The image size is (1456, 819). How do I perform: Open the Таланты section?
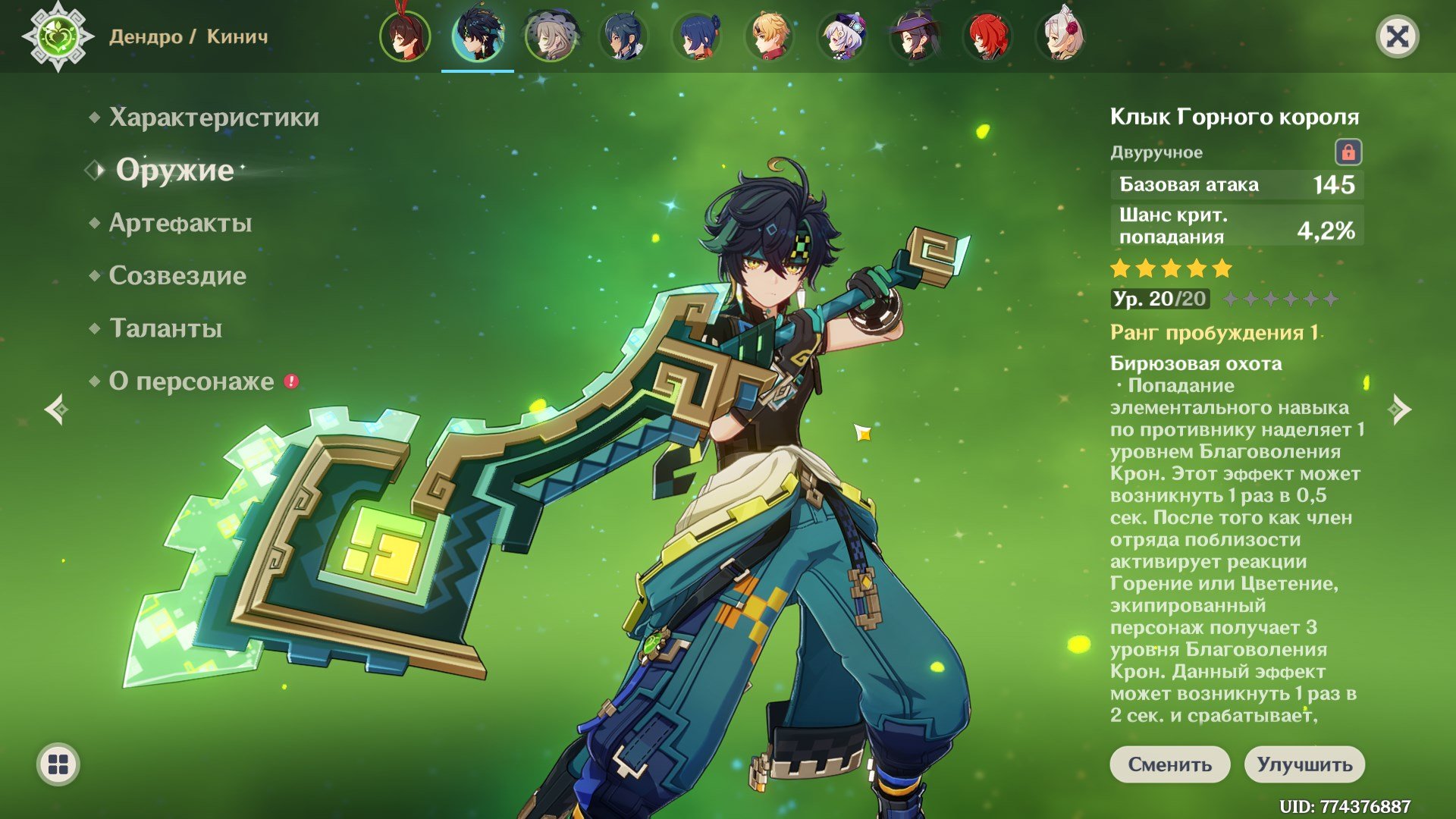[165, 328]
